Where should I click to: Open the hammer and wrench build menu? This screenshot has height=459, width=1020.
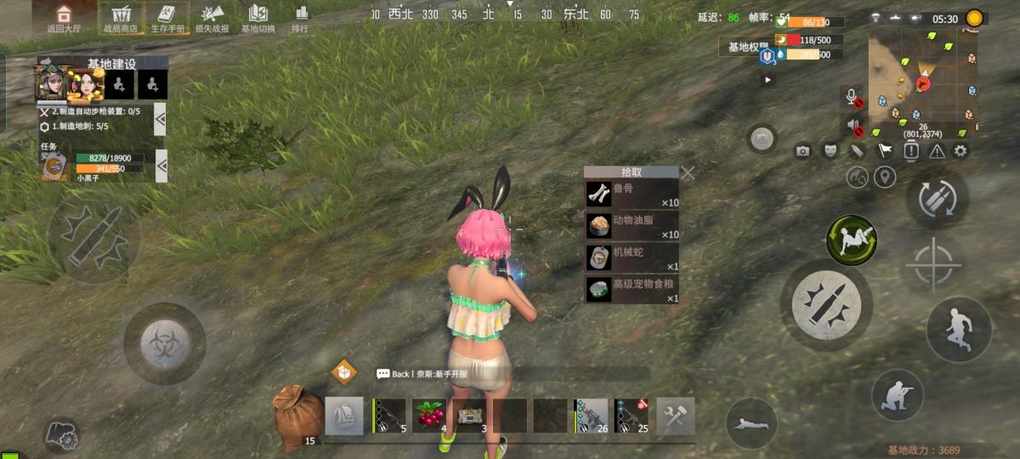[x=677, y=415]
